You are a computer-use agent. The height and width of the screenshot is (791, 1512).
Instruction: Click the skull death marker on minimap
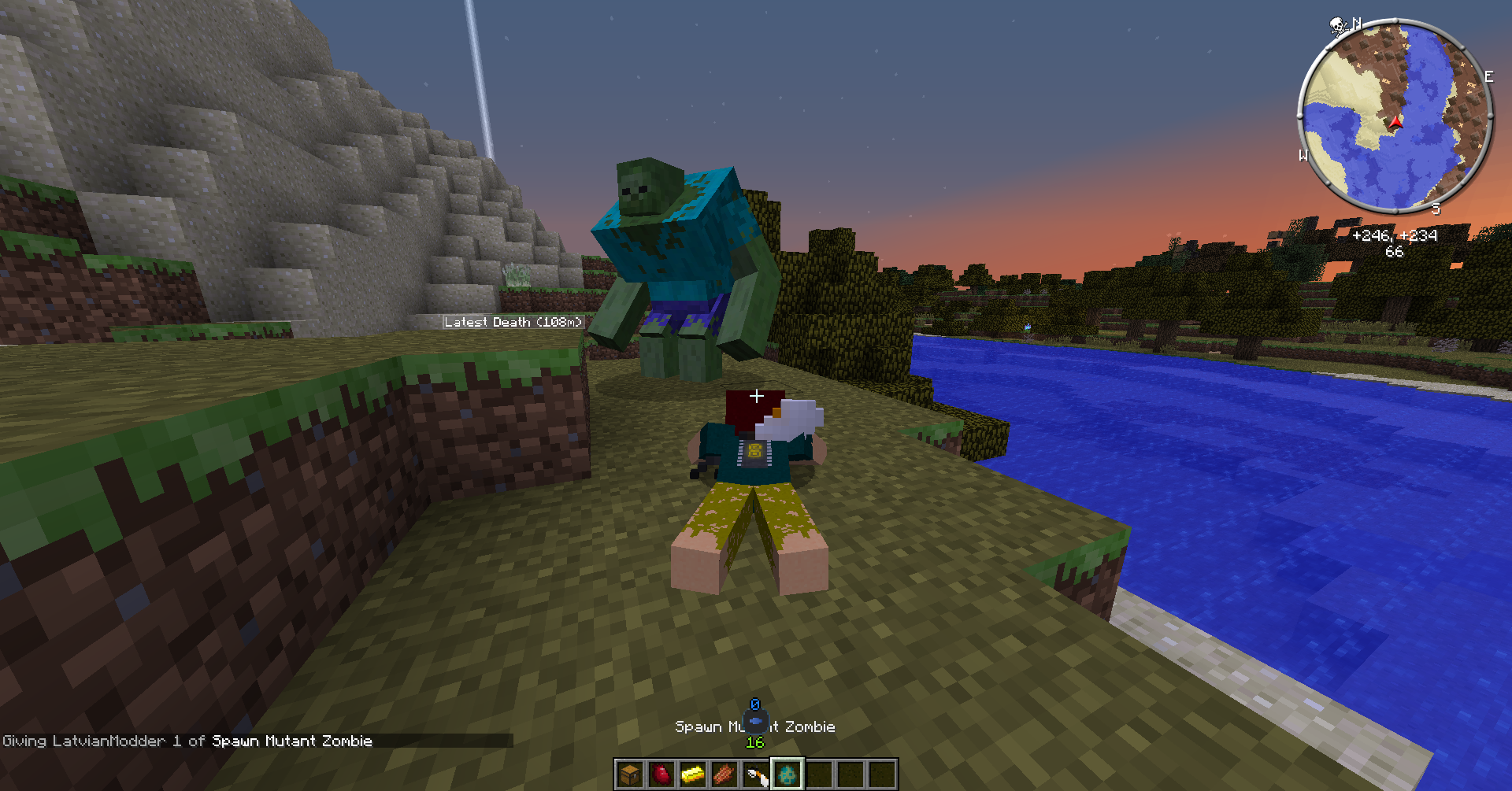coord(1337,27)
